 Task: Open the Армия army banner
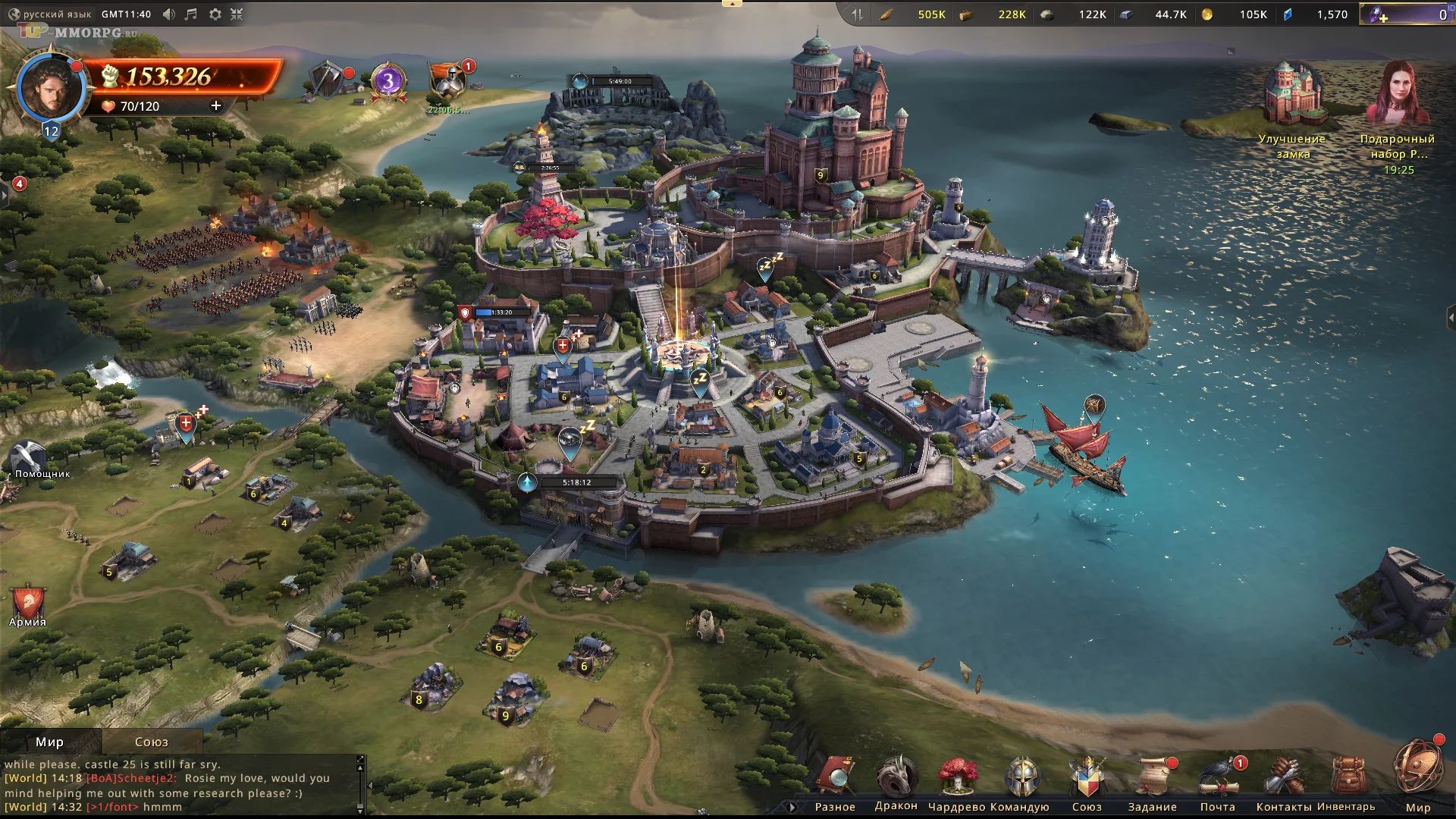[x=28, y=604]
